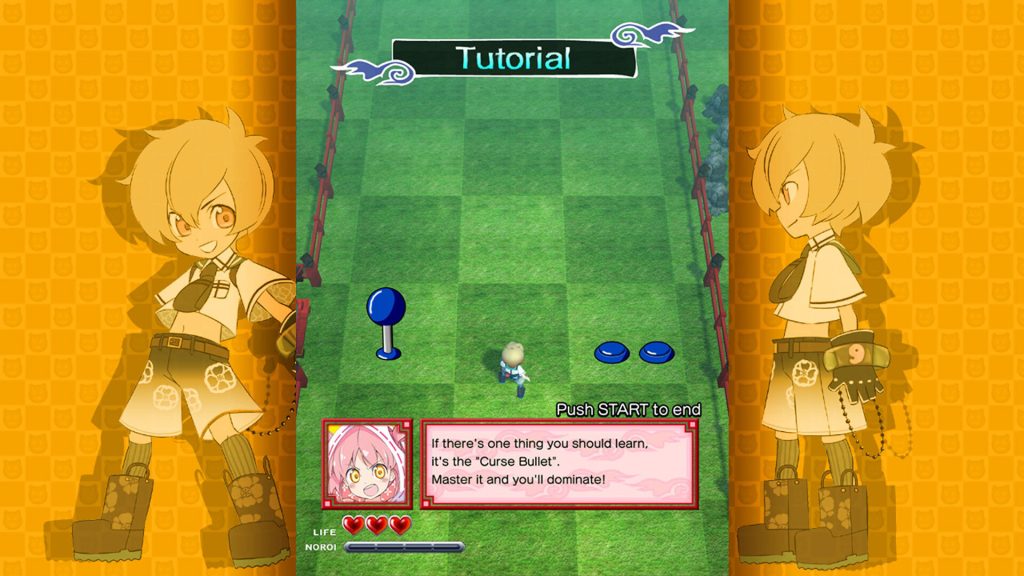The width and height of the screenshot is (1024, 576).
Task: Click the Curse Bullet dialogue box
Action: (x=559, y=463)
